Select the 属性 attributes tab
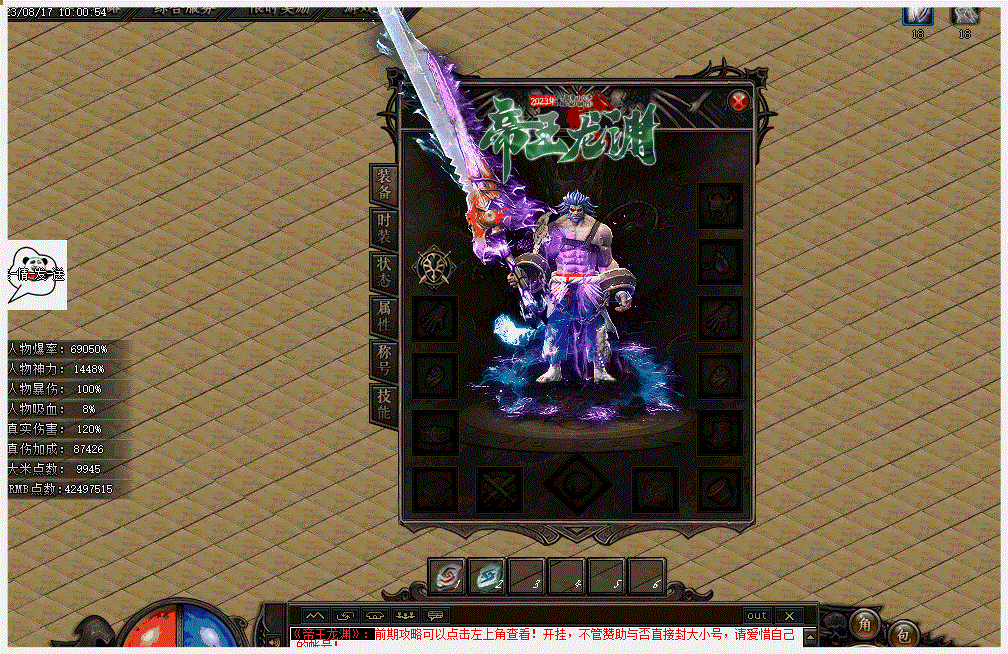This screenshot has height=654, width=1008. click(384, 316)
